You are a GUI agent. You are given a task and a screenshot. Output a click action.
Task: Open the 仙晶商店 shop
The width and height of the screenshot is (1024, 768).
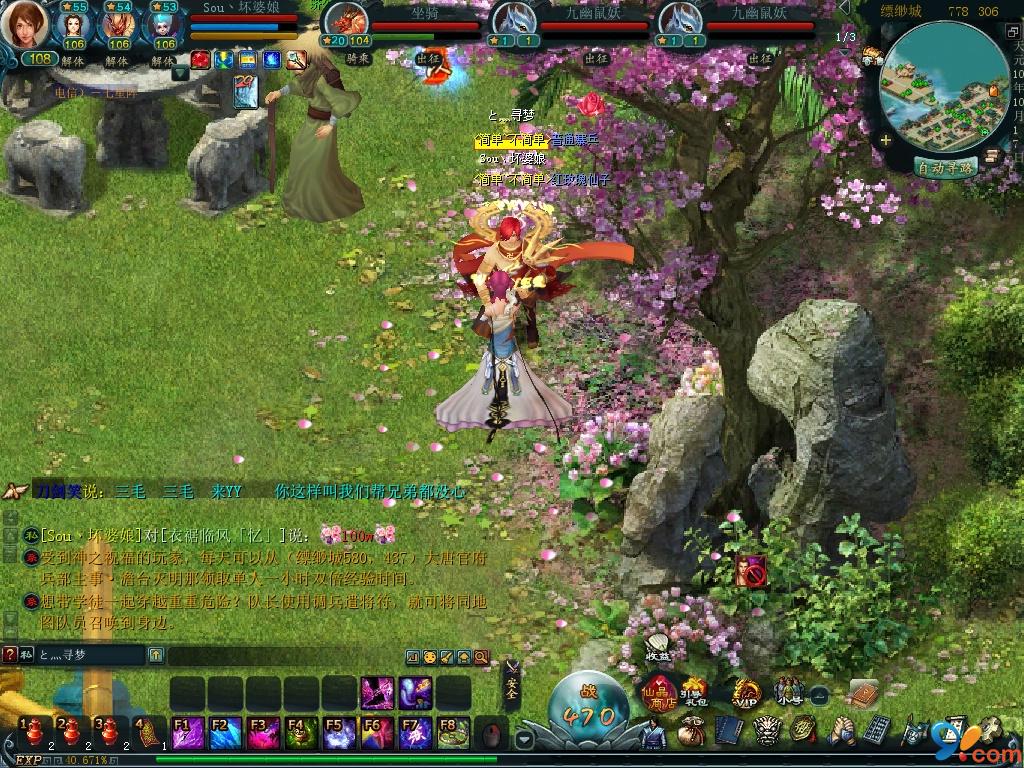click(x=656, y=690)
